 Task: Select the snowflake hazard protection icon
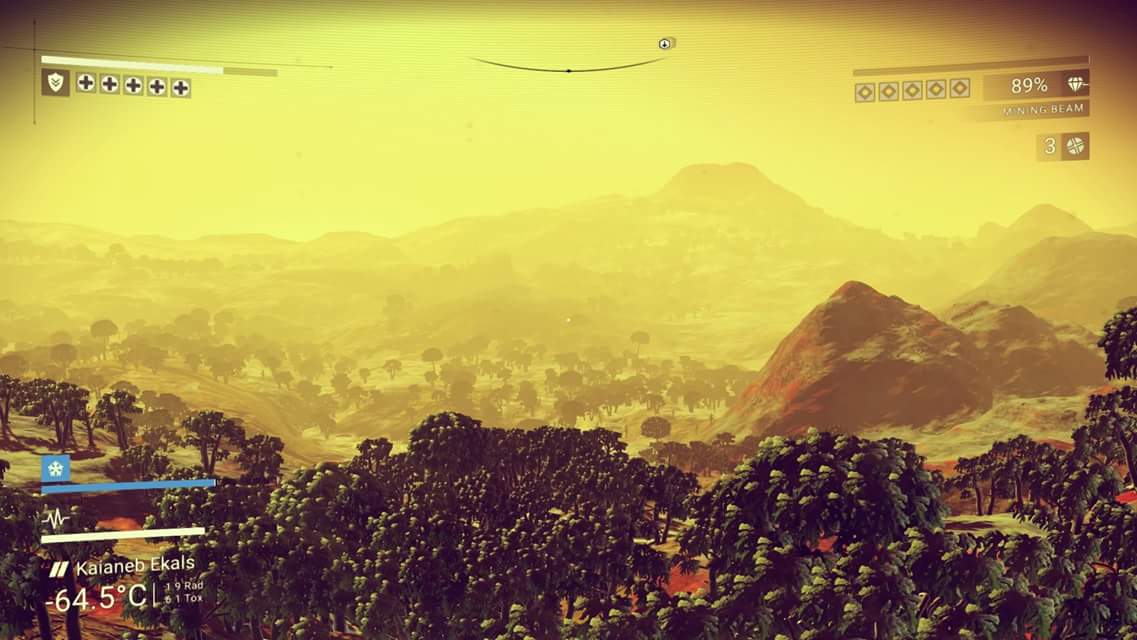(56, 468)
